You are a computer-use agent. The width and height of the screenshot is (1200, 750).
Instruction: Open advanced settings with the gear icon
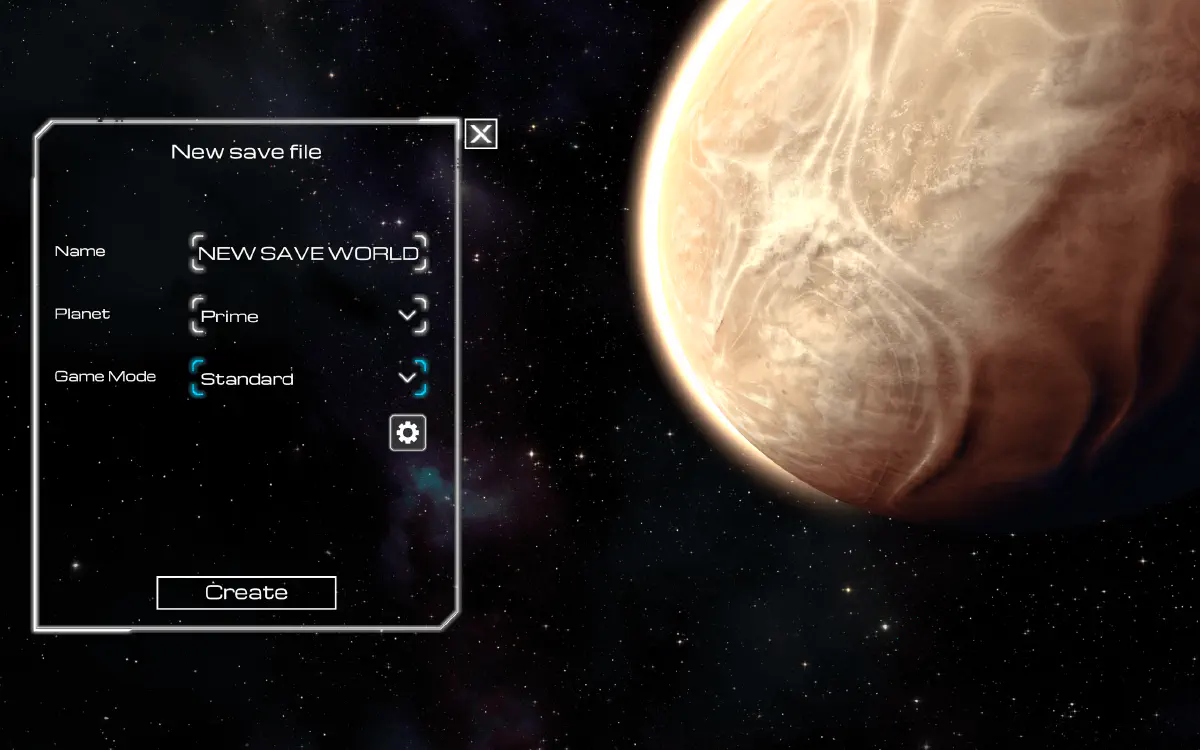pyautogui.click(x=408, y=433)
